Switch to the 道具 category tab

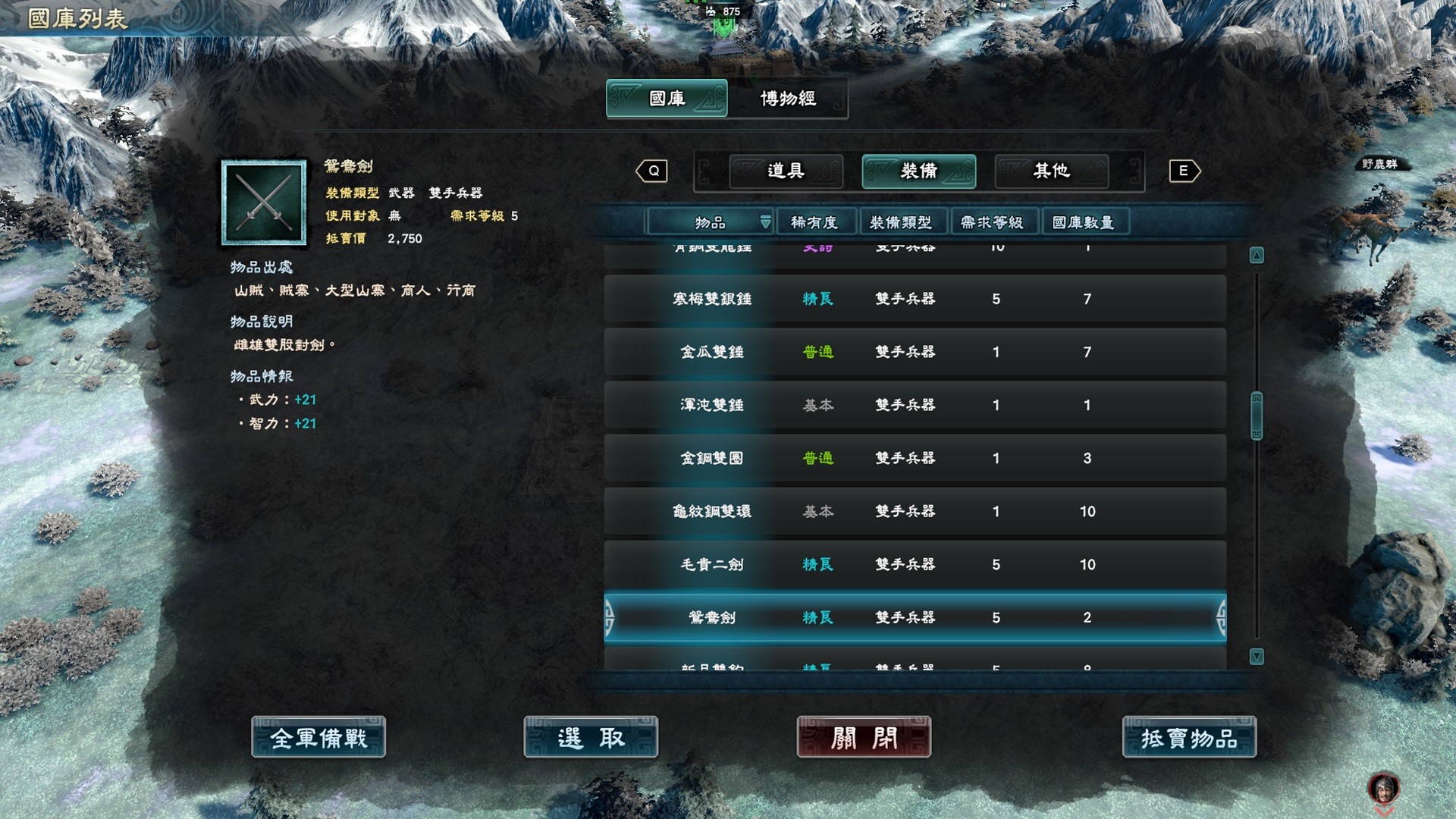pos(786,171)
